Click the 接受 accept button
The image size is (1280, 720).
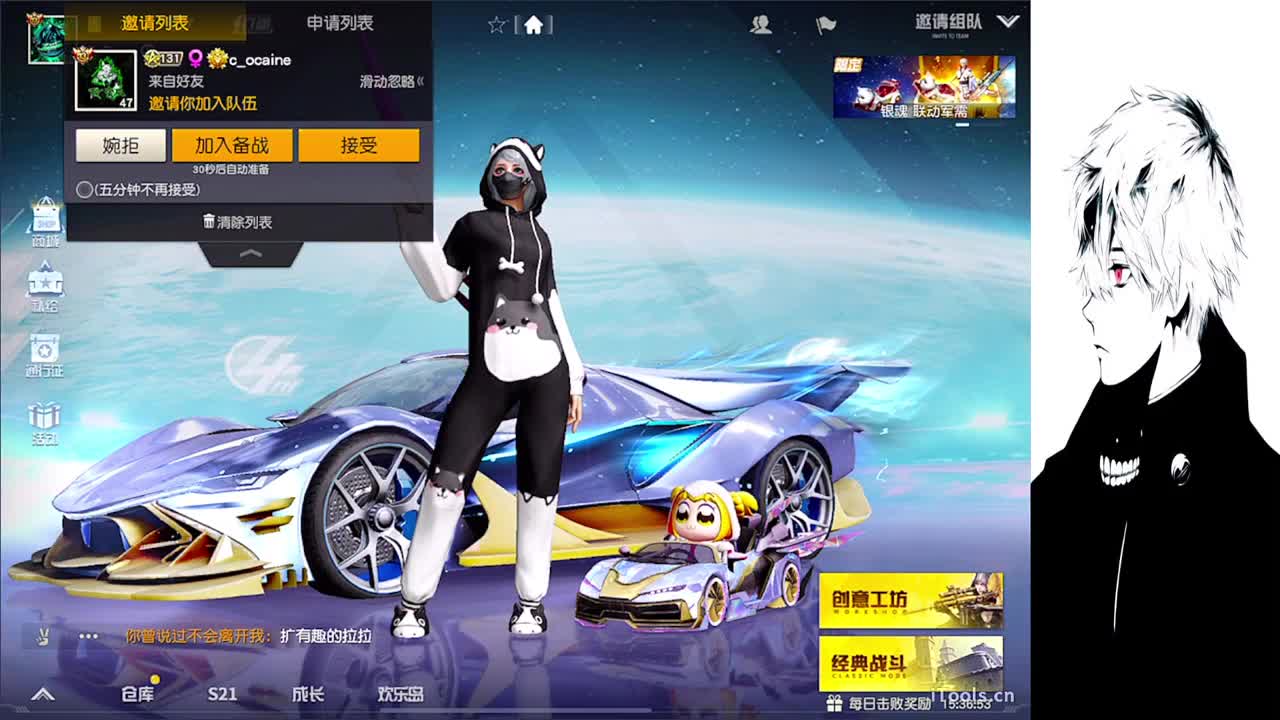[x=359, y=145]
